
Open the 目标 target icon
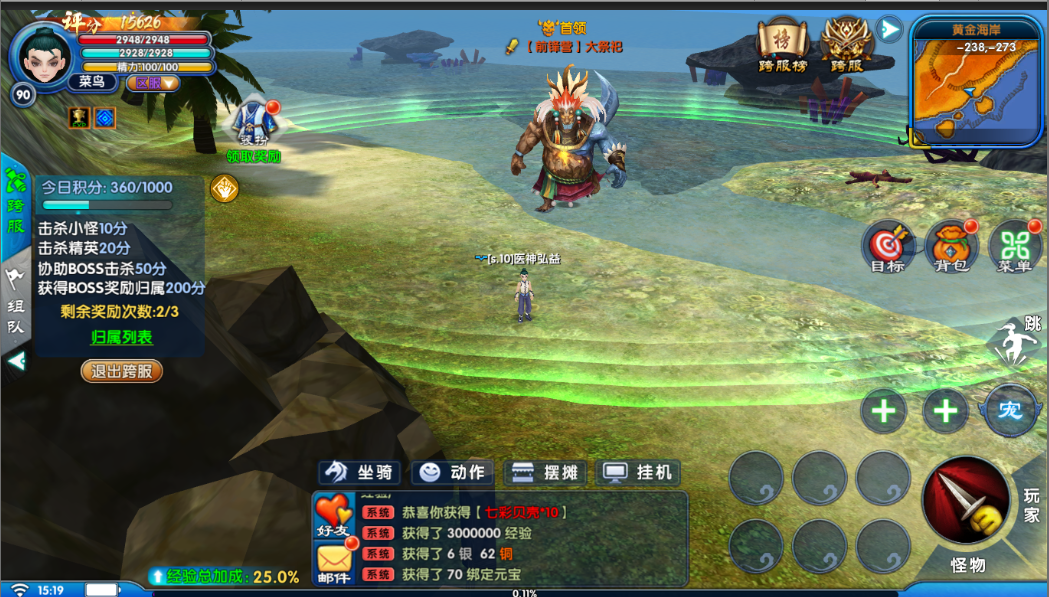tap(887, 246)
